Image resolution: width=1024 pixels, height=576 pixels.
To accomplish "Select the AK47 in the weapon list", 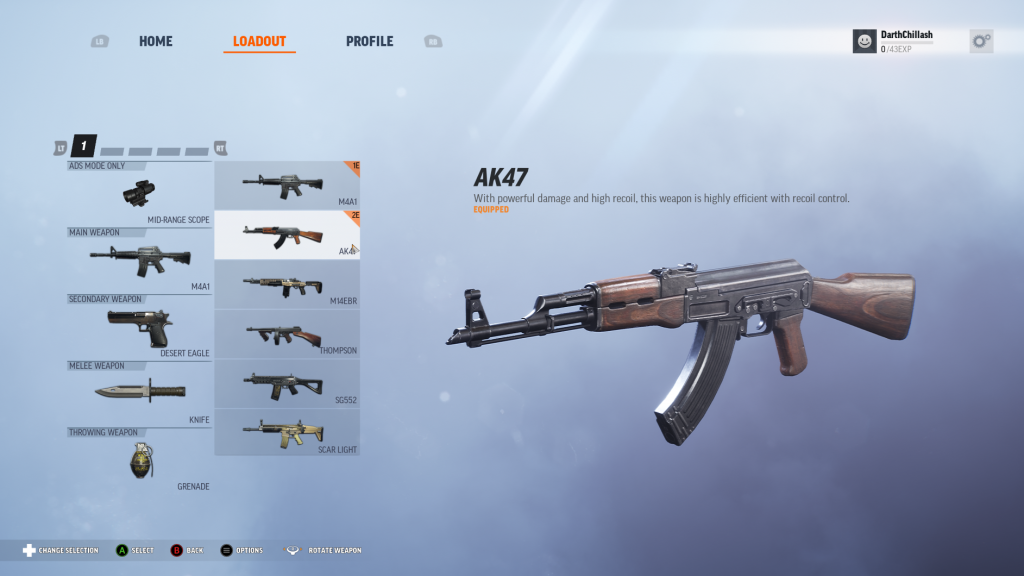I will [x=287, y=235].
